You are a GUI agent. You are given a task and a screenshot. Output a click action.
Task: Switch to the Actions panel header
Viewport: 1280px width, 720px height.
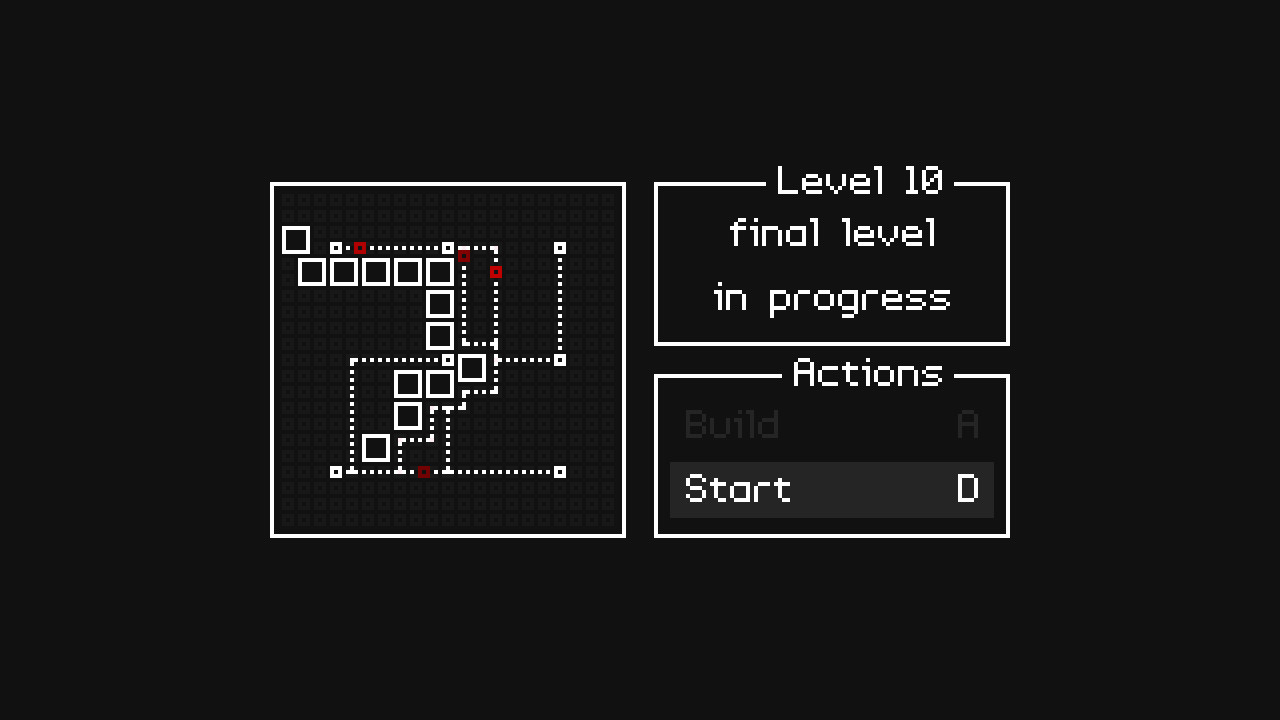868,373
